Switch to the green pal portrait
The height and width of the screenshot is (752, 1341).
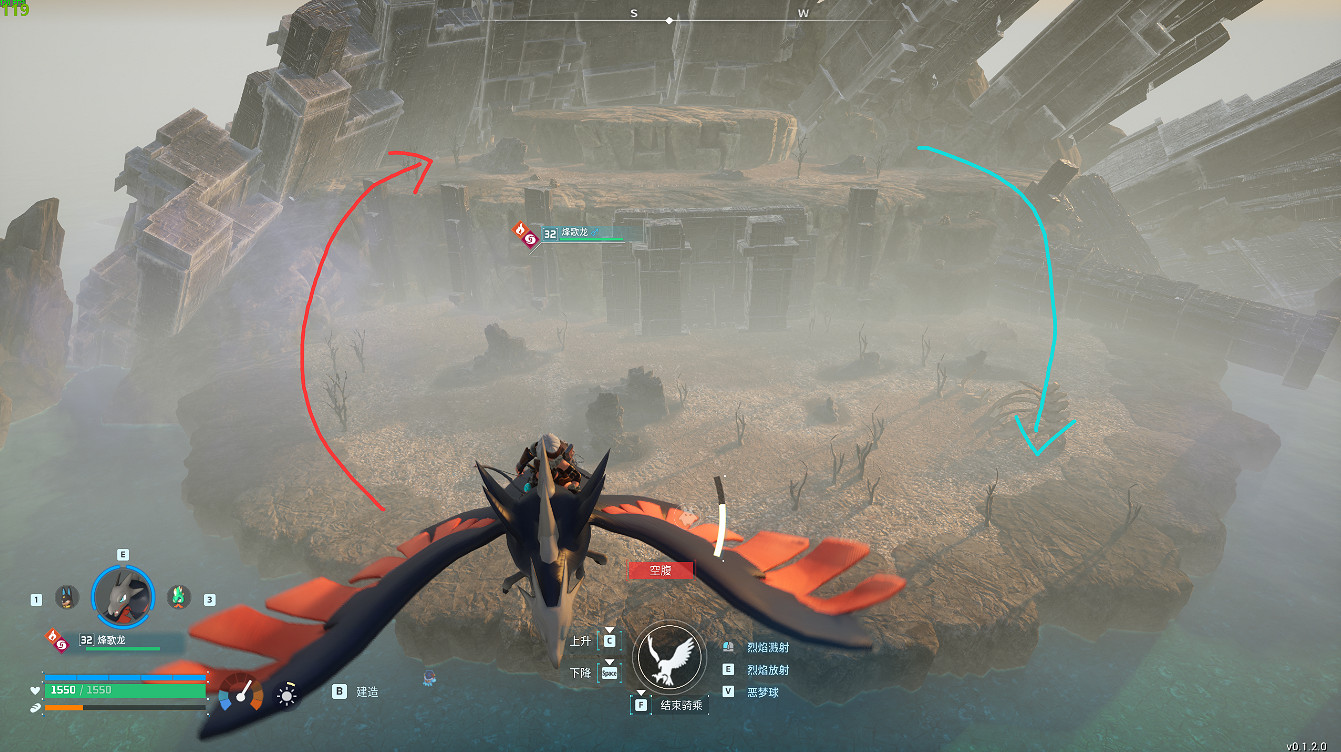tap(178, 597)
